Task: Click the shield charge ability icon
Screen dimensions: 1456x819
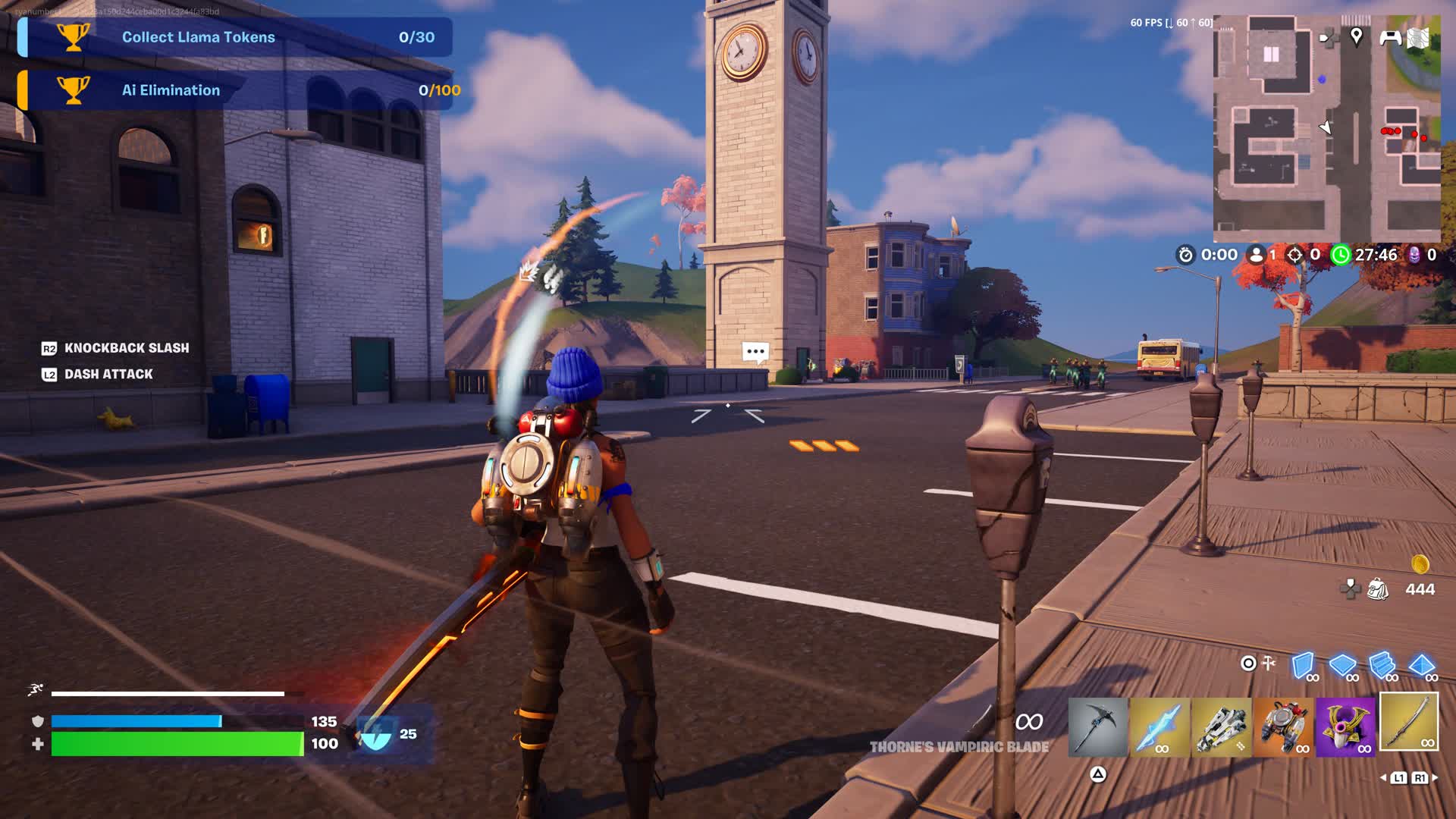Action: [375, 733]
